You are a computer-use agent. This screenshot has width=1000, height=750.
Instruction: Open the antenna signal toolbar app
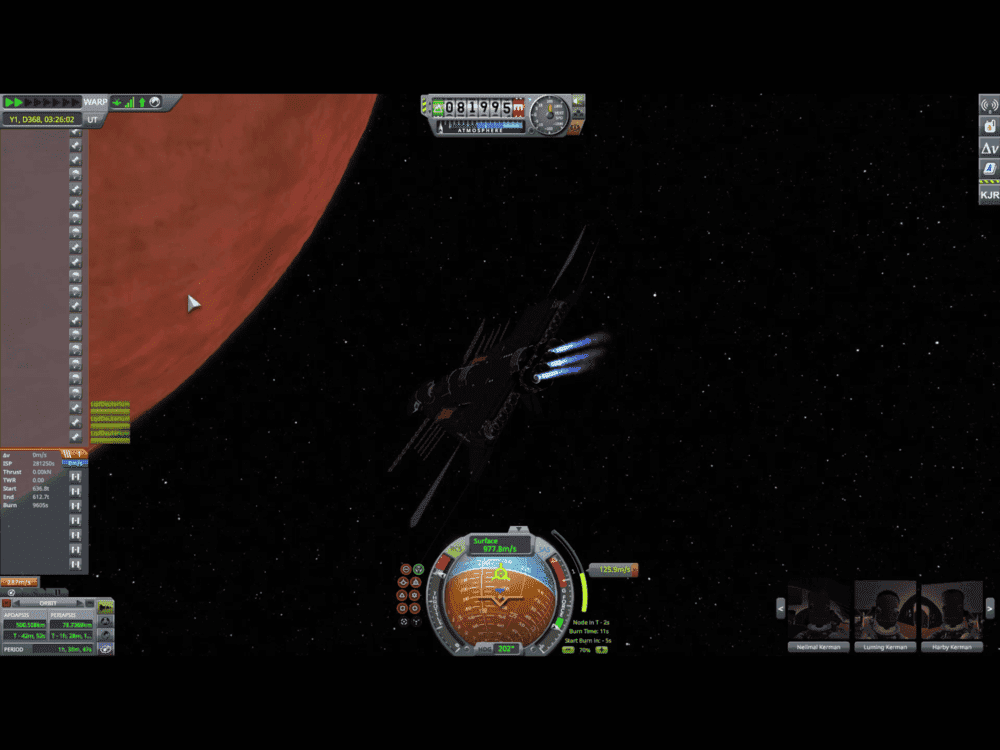pyautogui.click(x=989, y=104)
